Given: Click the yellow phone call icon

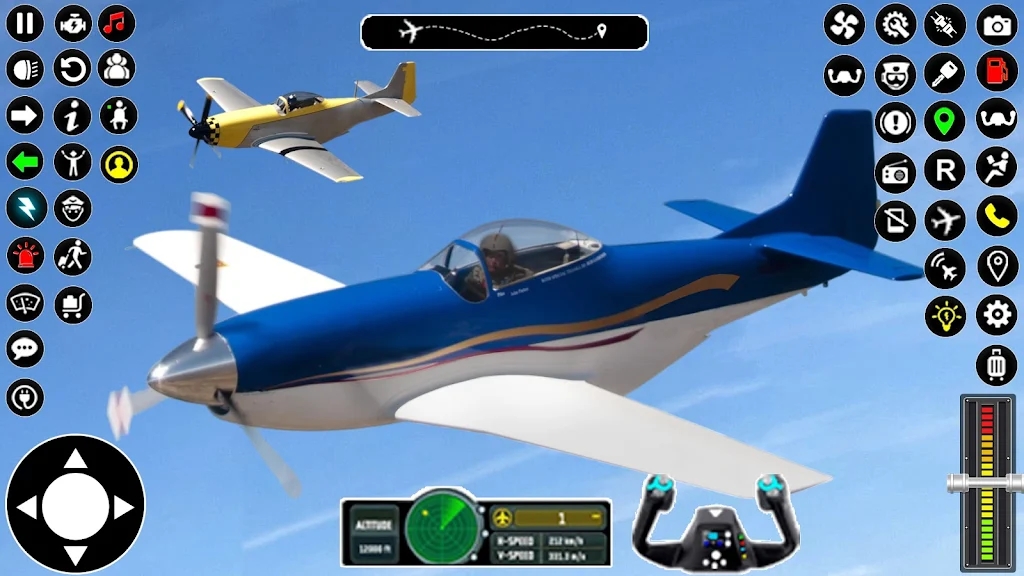Looking at the screenshot, I should pos(996,216).
